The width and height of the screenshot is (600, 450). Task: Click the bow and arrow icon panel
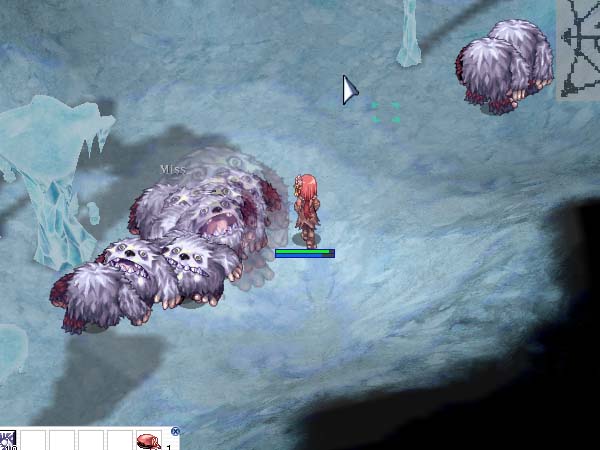[x=578, y=50]
